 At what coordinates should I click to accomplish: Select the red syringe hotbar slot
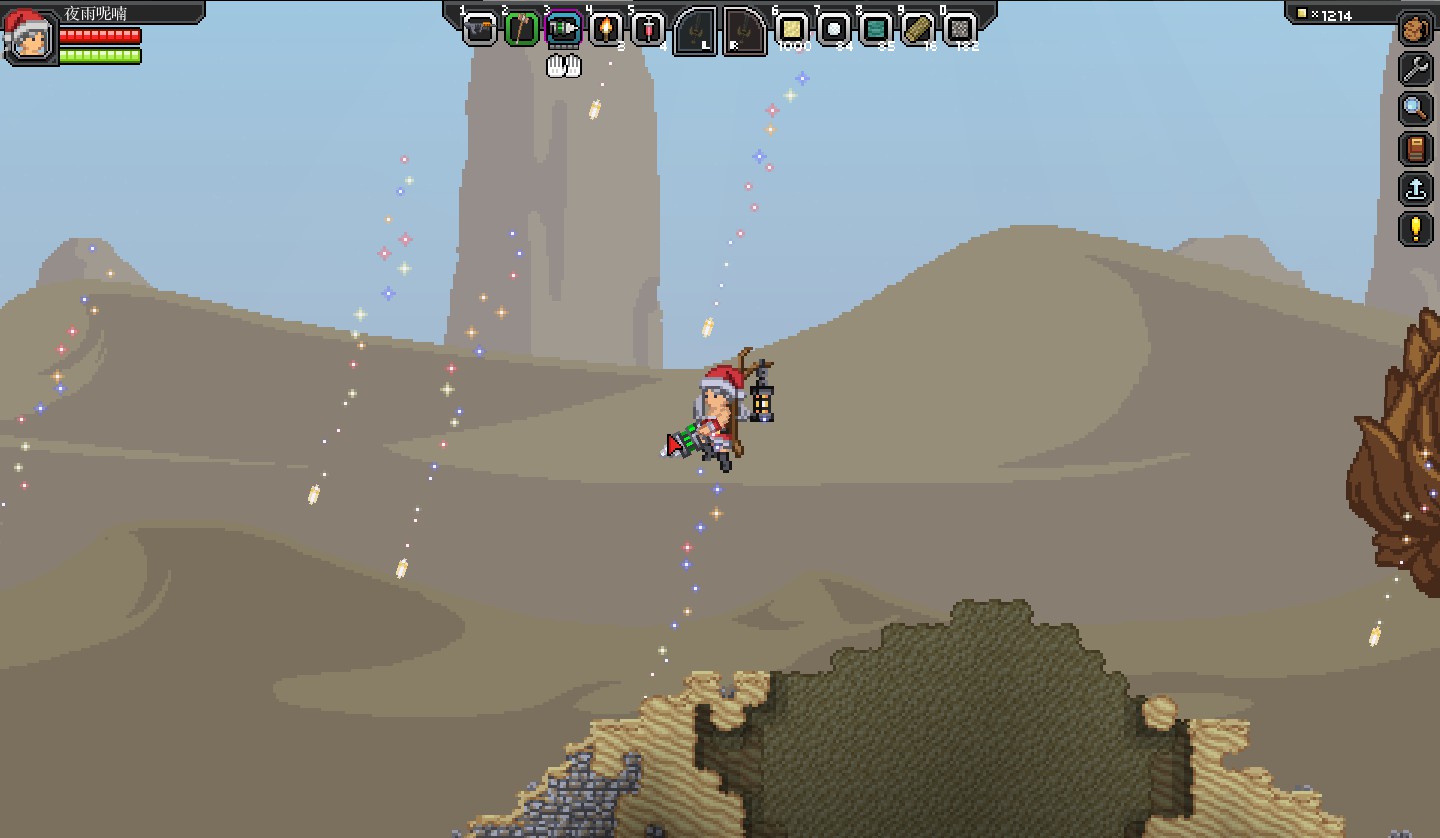point(648,29)
